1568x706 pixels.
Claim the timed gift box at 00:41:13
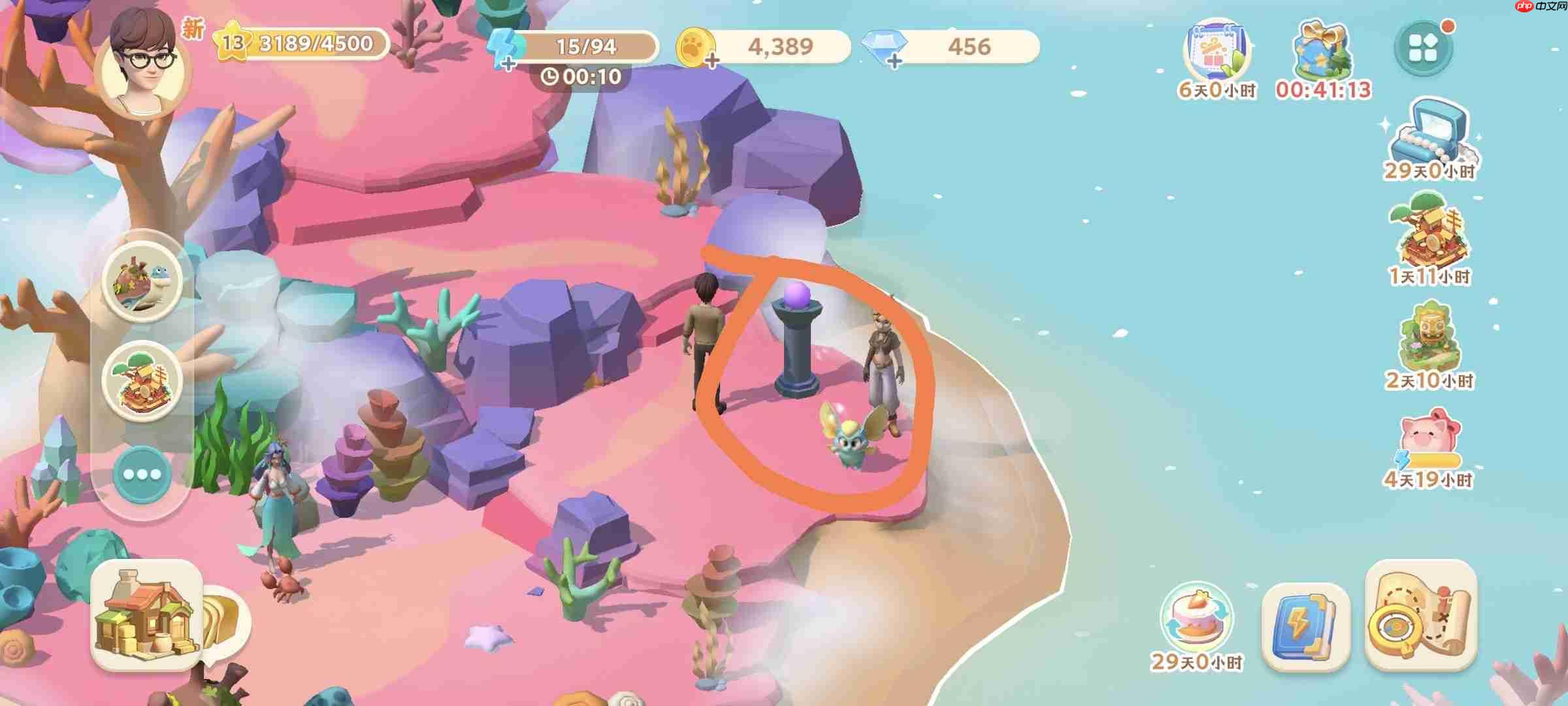(1322, 54)
